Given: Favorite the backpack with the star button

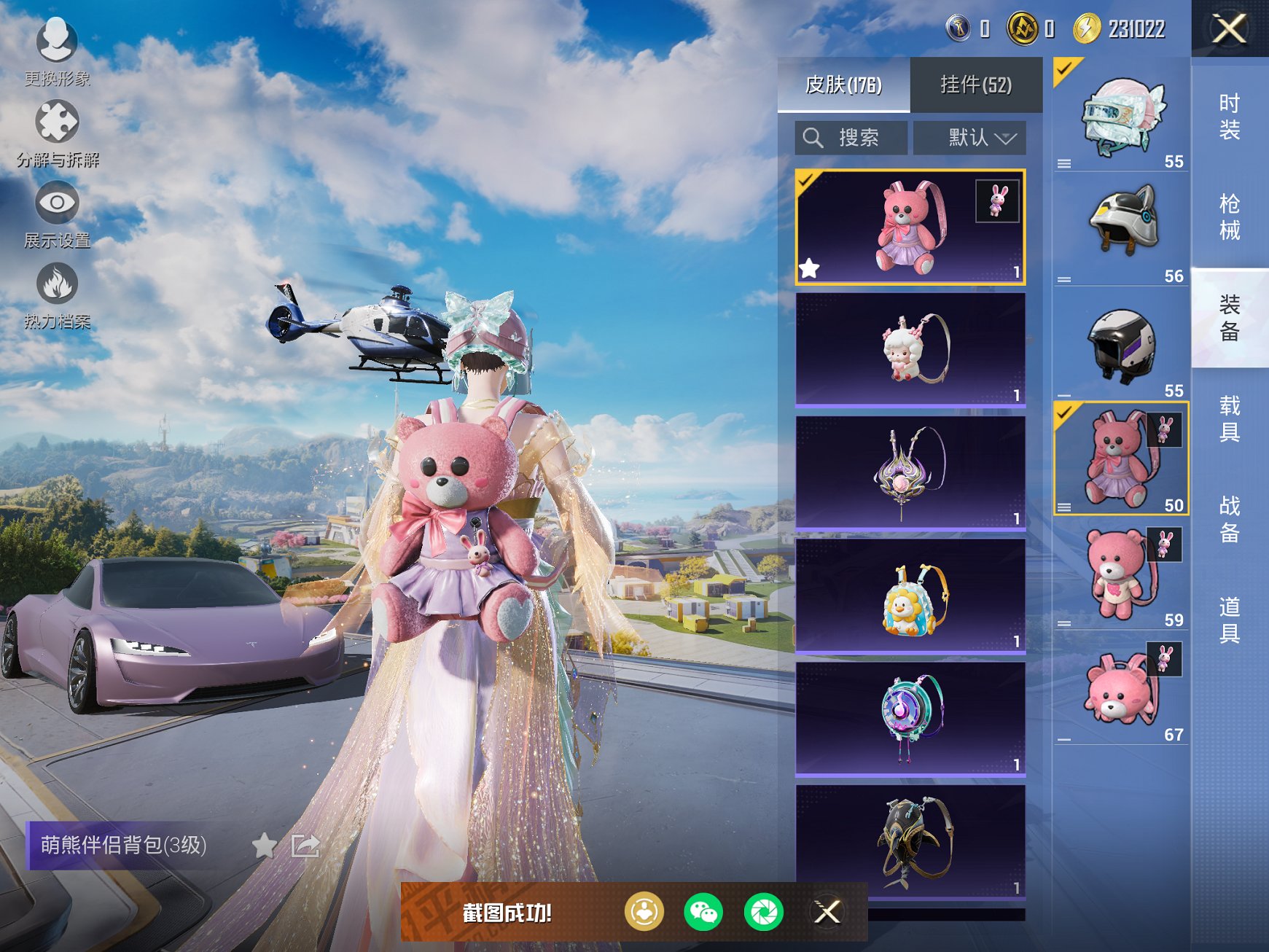Looking at the screenshot, I should point(264,846).
